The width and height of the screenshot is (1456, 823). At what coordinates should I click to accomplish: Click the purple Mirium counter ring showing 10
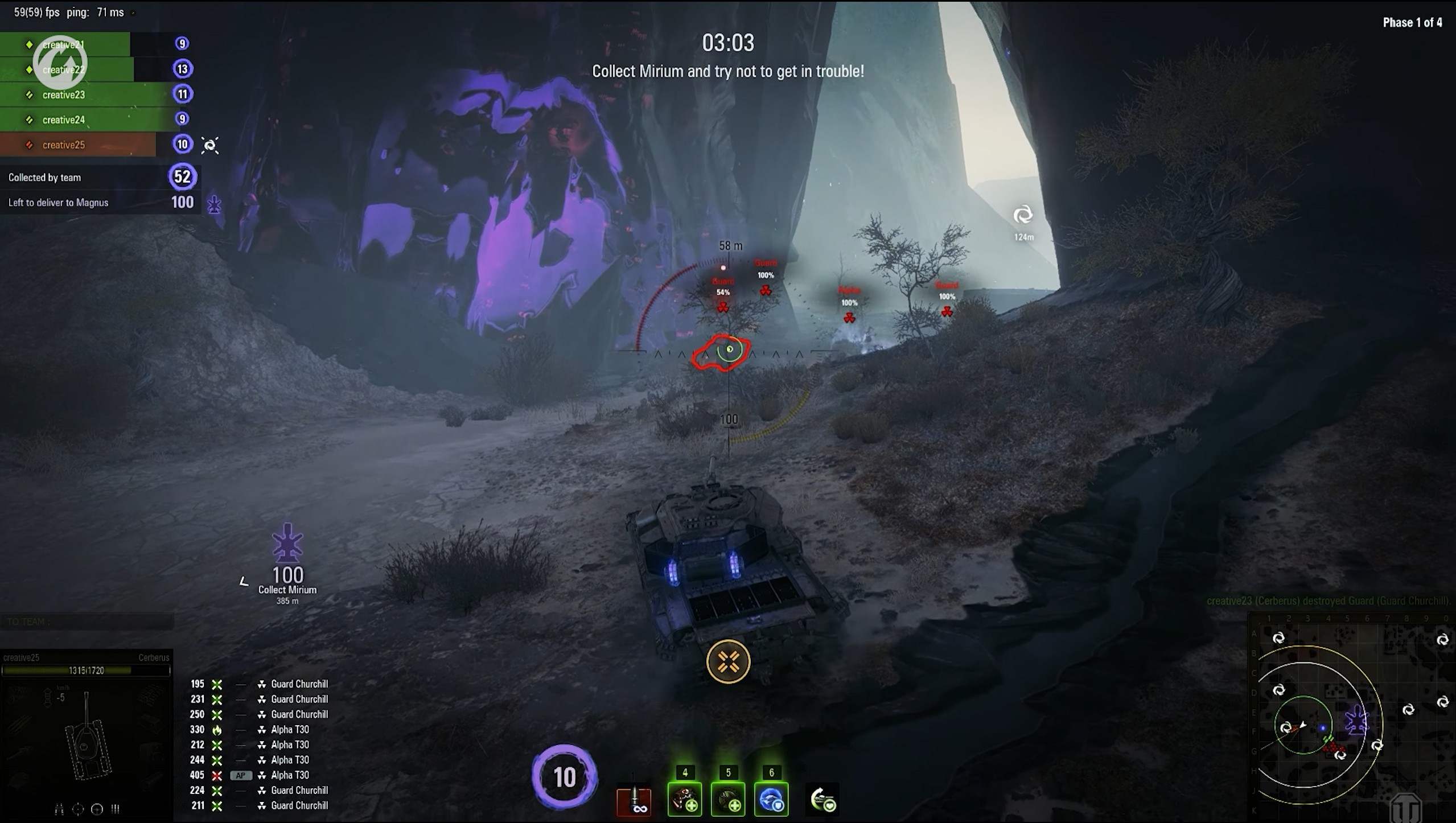(x=564, y=777)
